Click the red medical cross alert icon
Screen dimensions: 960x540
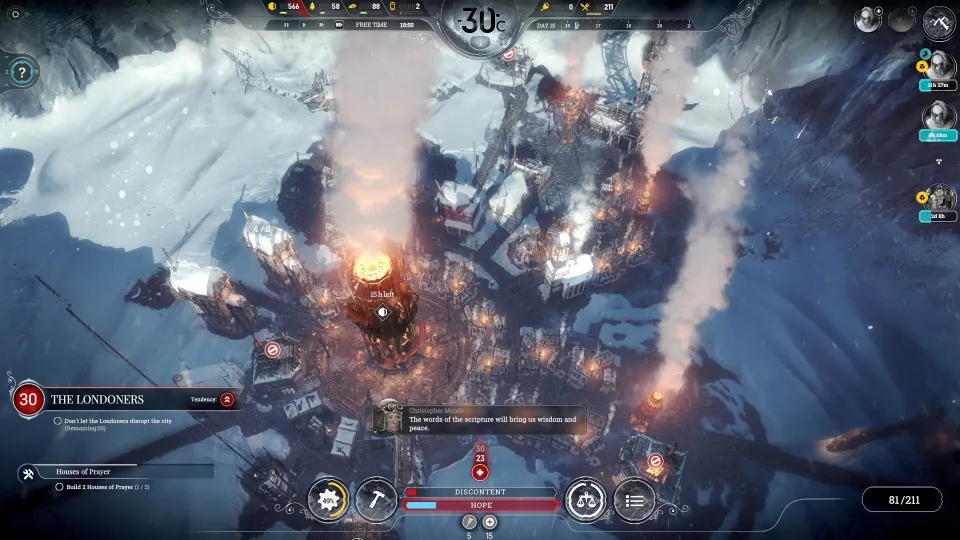[x=480, y=472]
